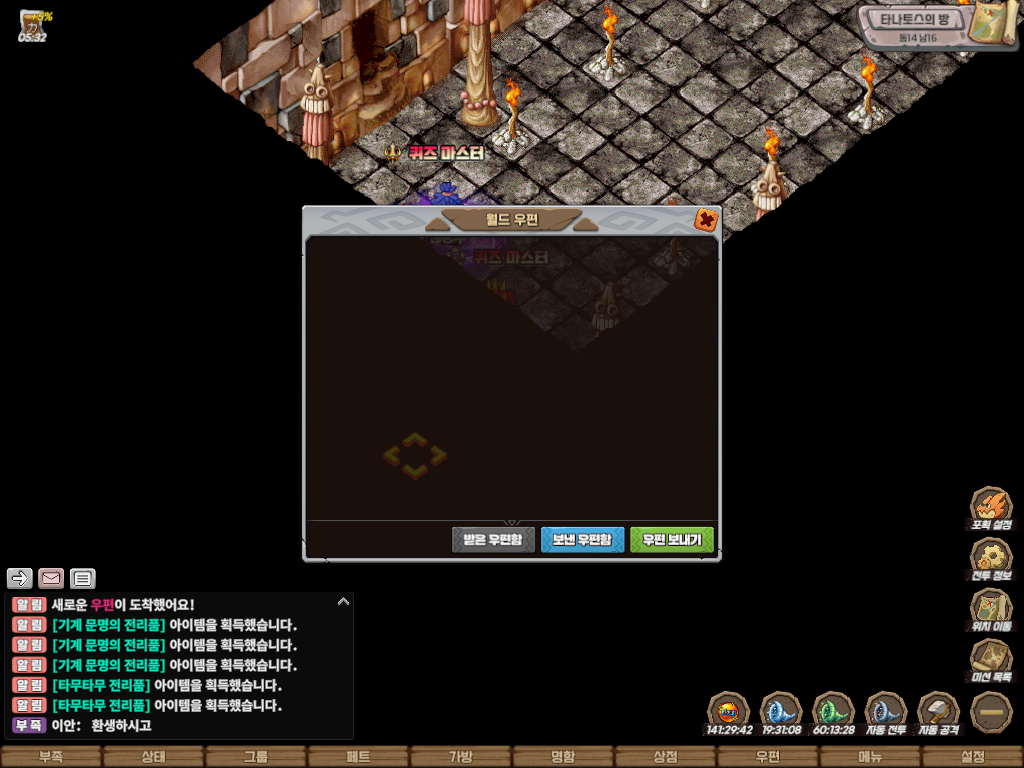This screenshot has height=768, width=1024.
Task: Click the green 우편 보내기 button
Action: coord(671,540)
